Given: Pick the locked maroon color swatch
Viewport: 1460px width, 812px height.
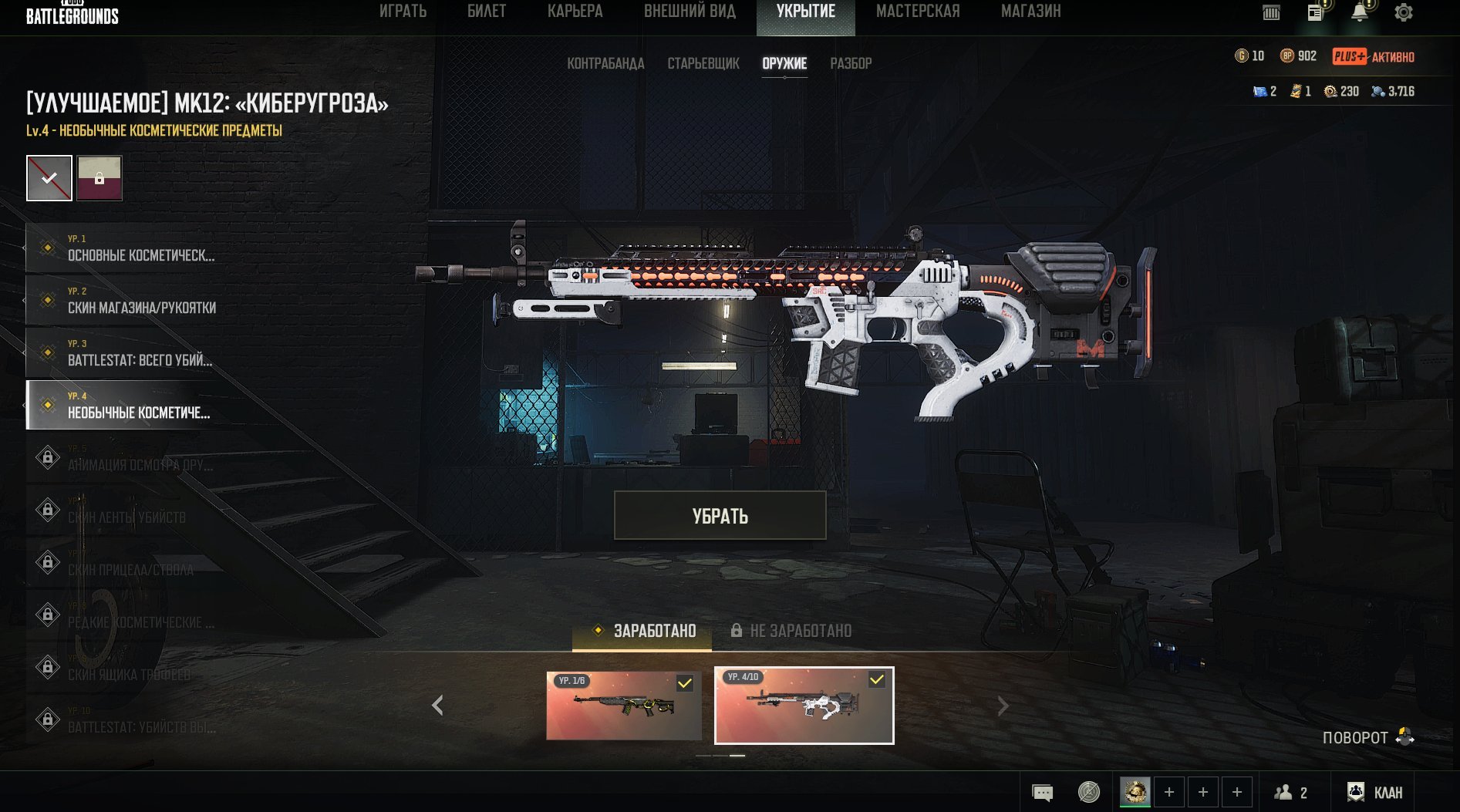Looking at the screenshot, I should (99, 178).
